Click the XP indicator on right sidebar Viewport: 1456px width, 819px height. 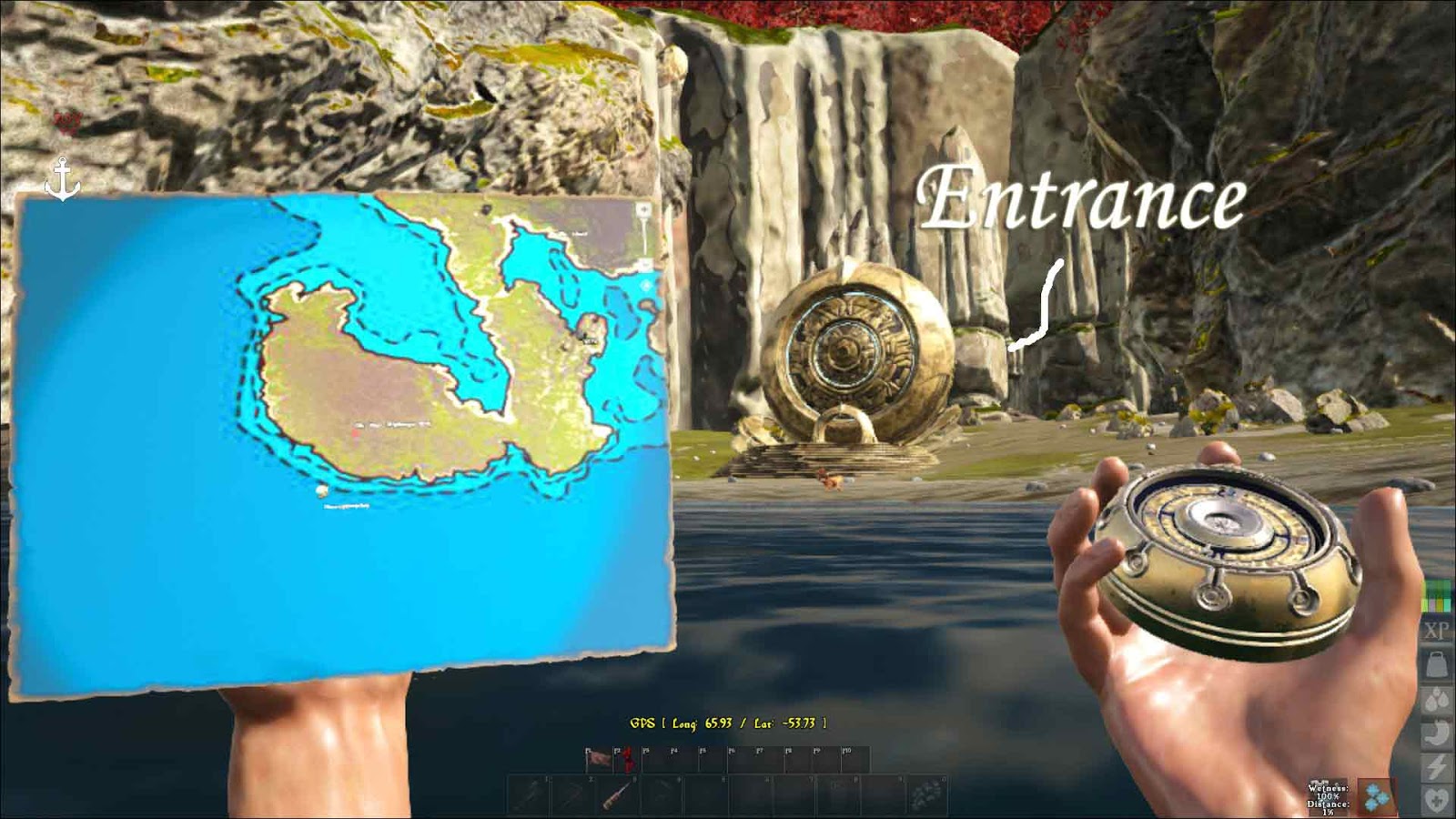click(x=1436, y=629)
